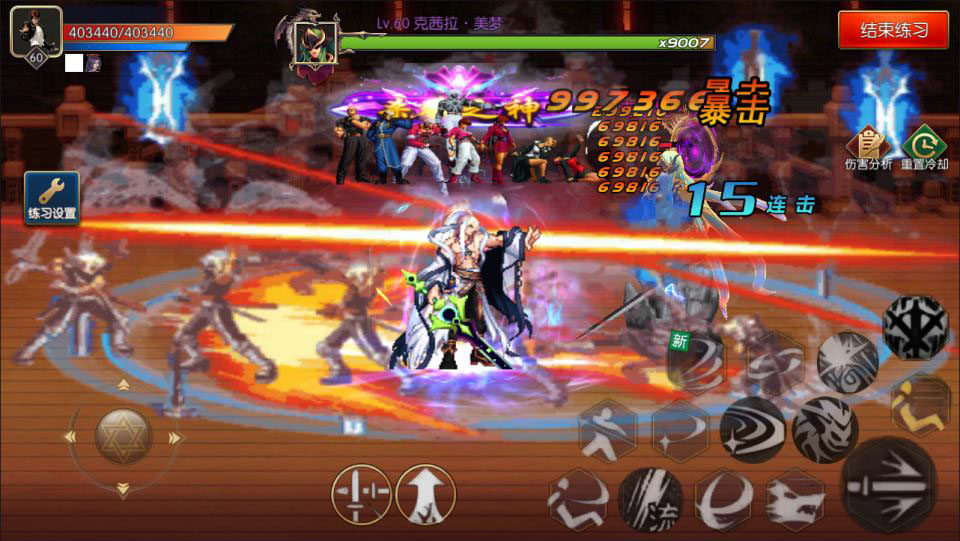
Task: End the practice with the red 结束练习 button
Action: coord(893,30)
